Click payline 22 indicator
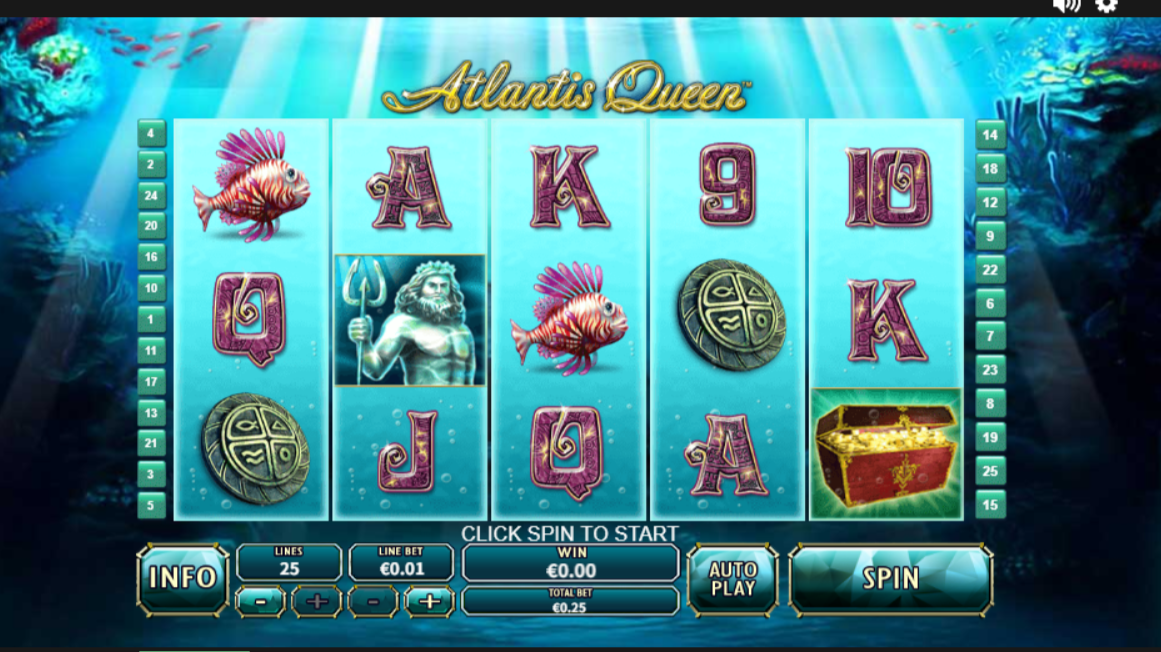1161x652 pixels. [x=990, y=270]
